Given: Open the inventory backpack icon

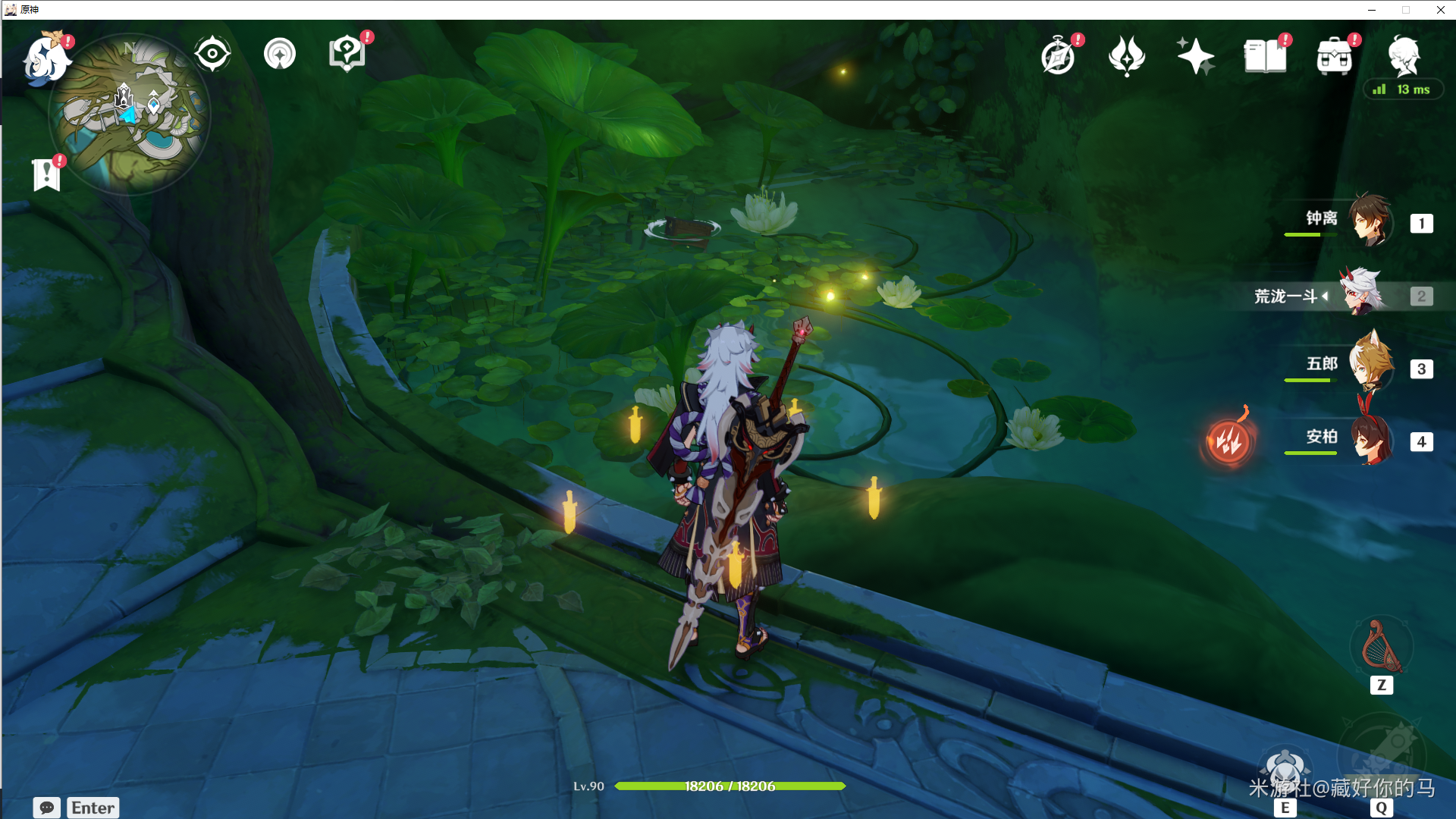Looking at the screenshot, I should 1335,56.
